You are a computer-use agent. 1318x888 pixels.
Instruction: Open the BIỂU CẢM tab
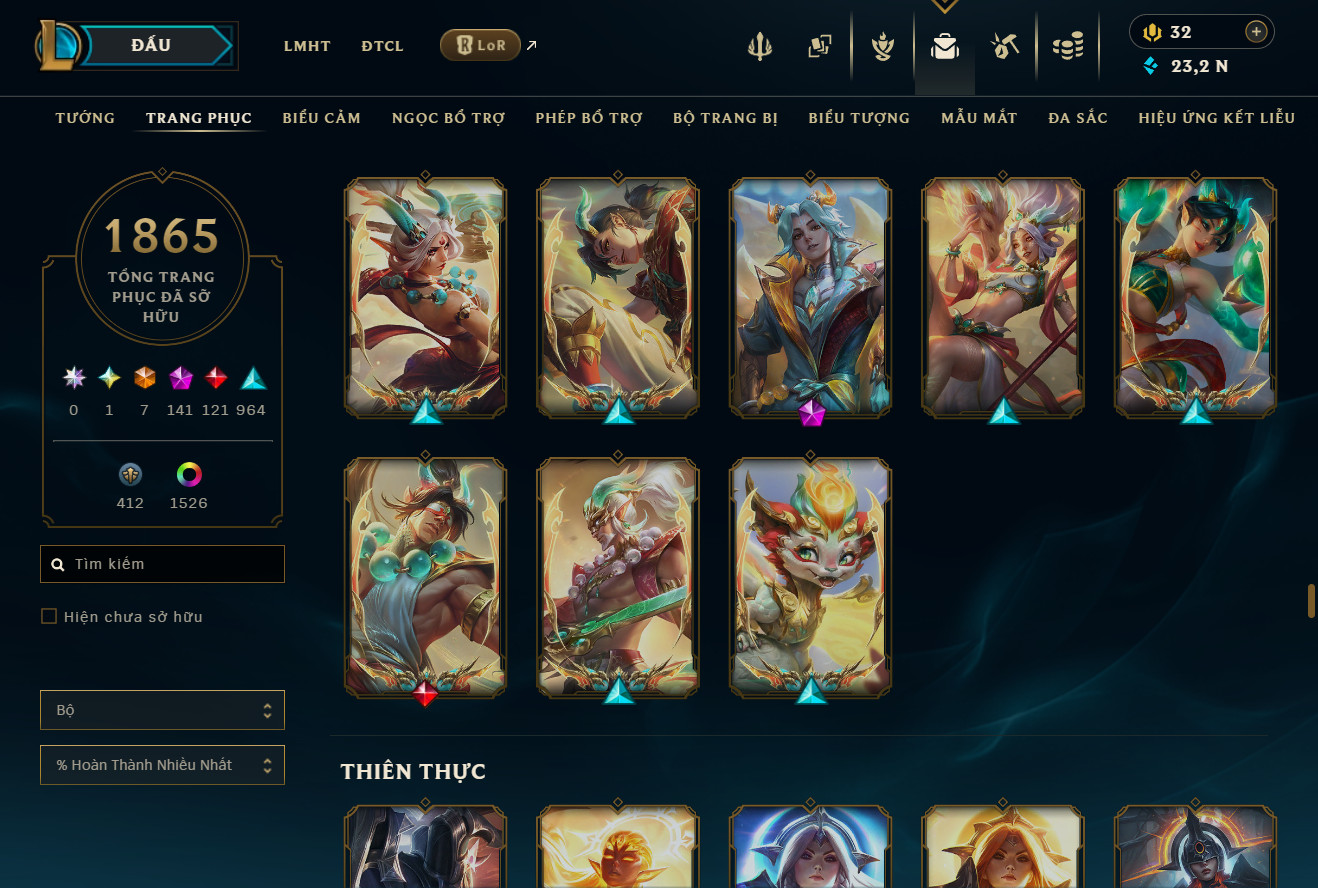pyautogui.click(x=321, y=118)
